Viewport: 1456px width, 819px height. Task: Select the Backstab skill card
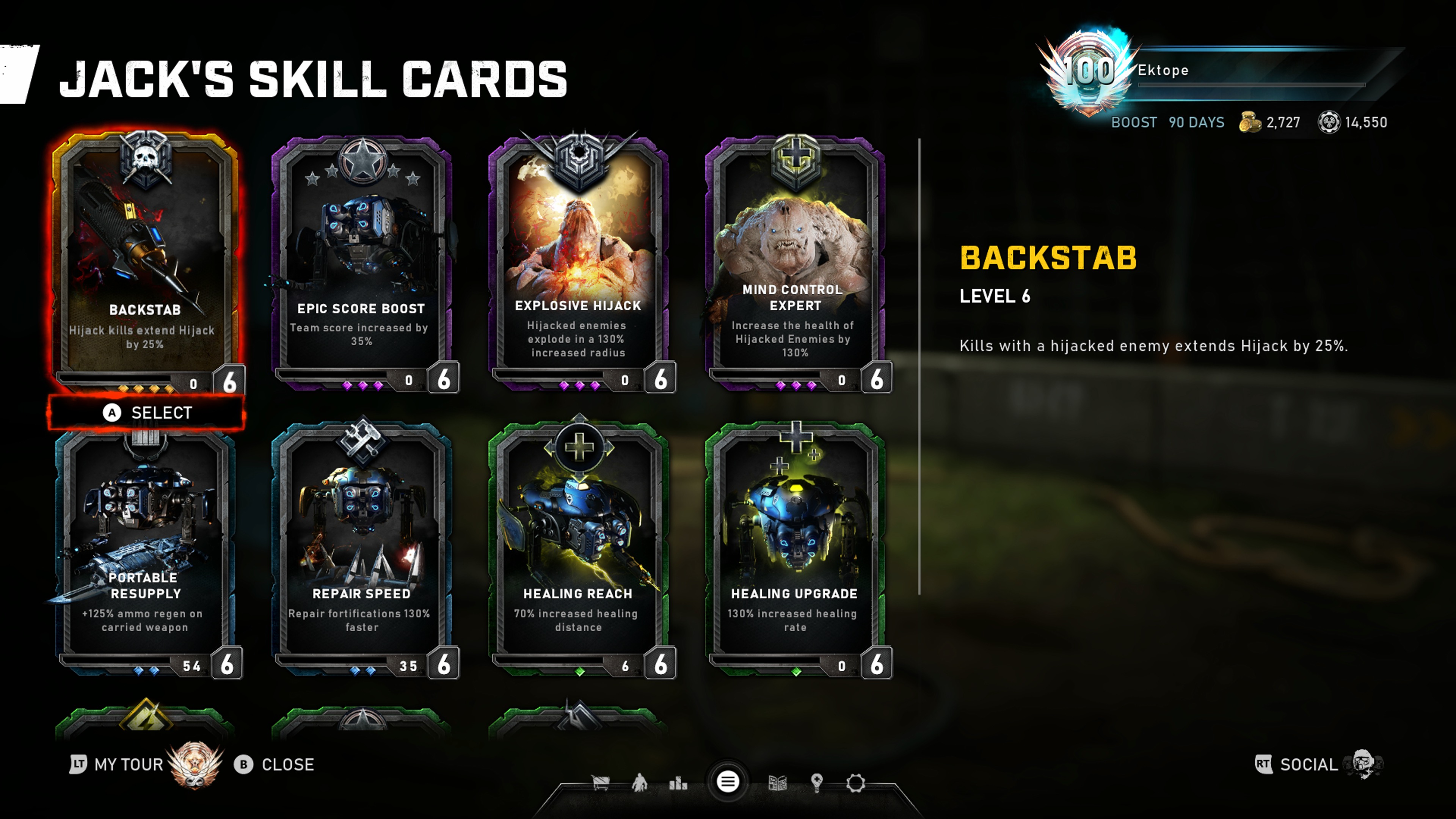[x=145, y=260]
